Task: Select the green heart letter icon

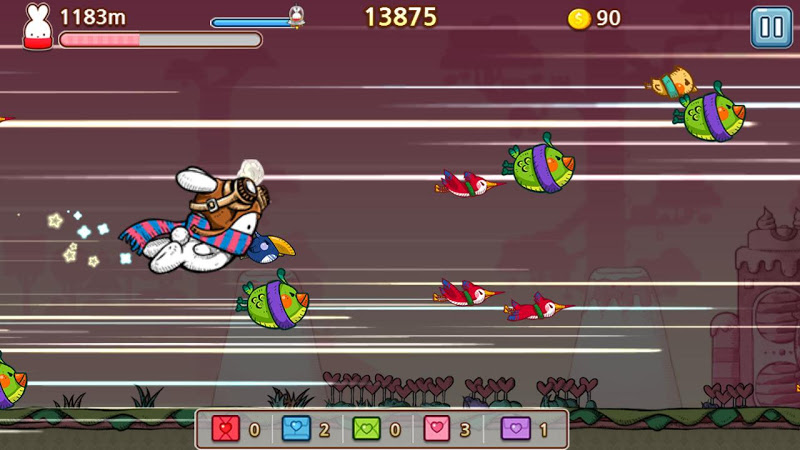Action: pyautogui.click(x=367, y=430)
